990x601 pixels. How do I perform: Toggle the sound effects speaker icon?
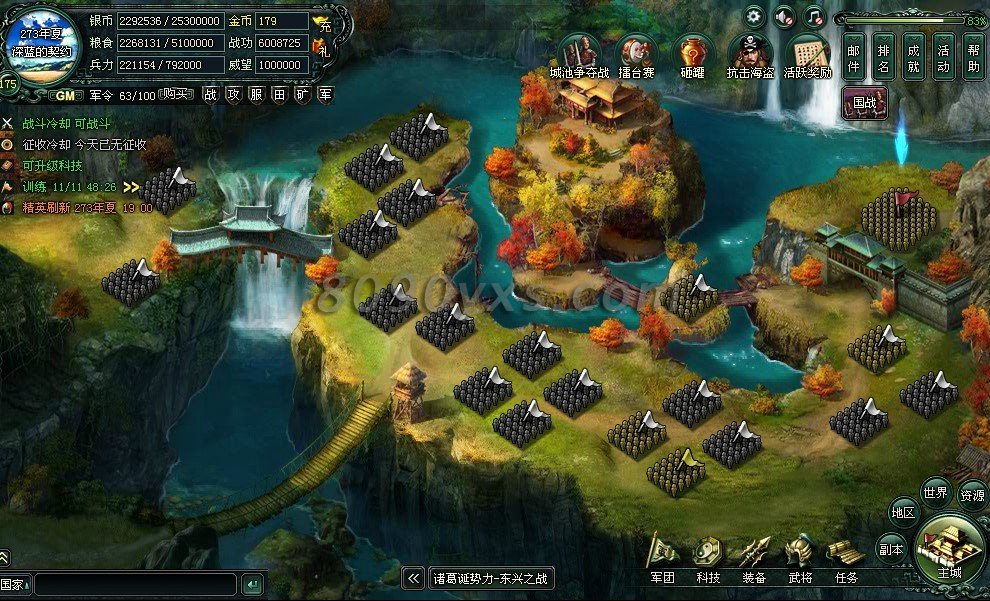tap(784, 17)
